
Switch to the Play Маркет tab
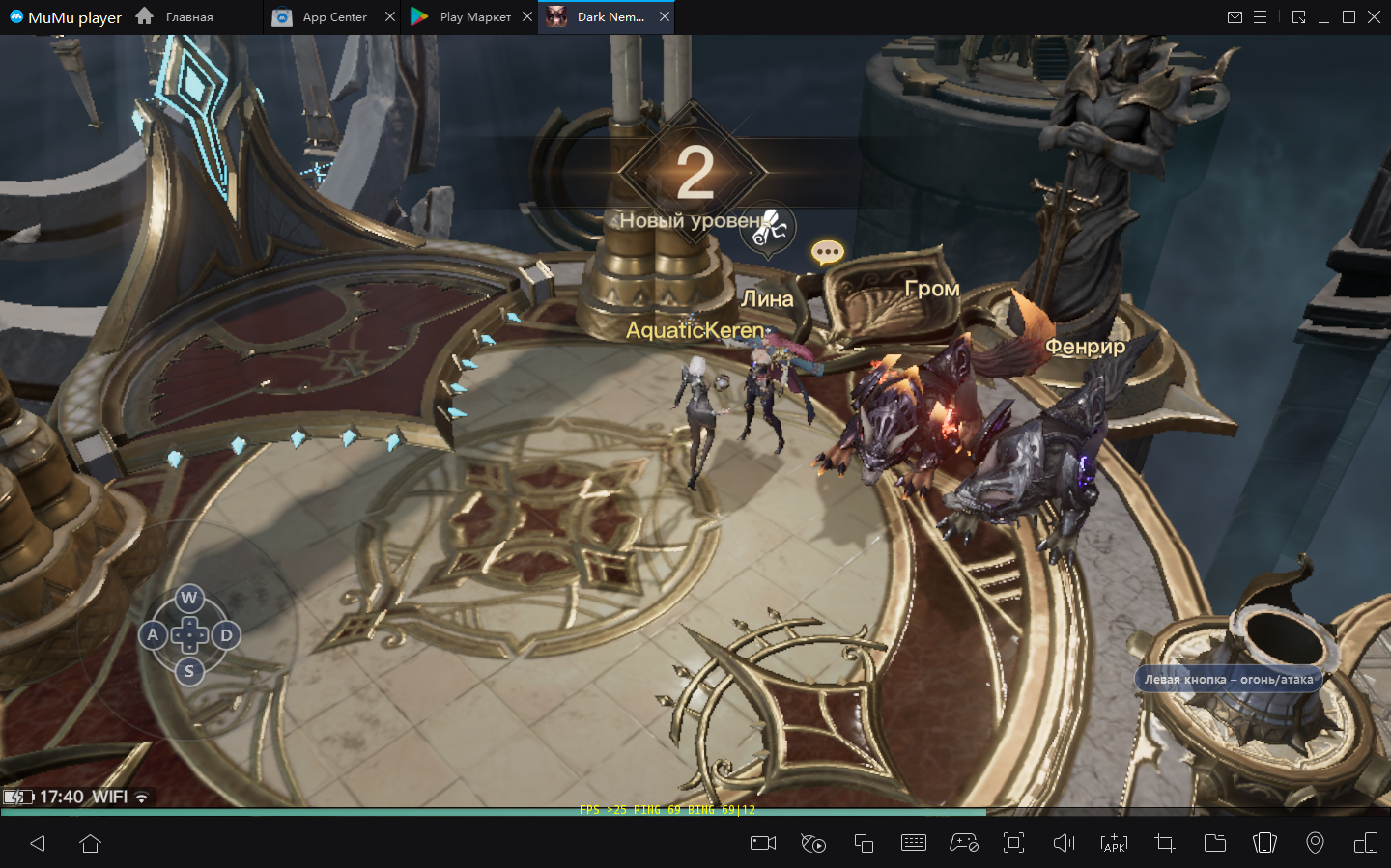point(463,17)
